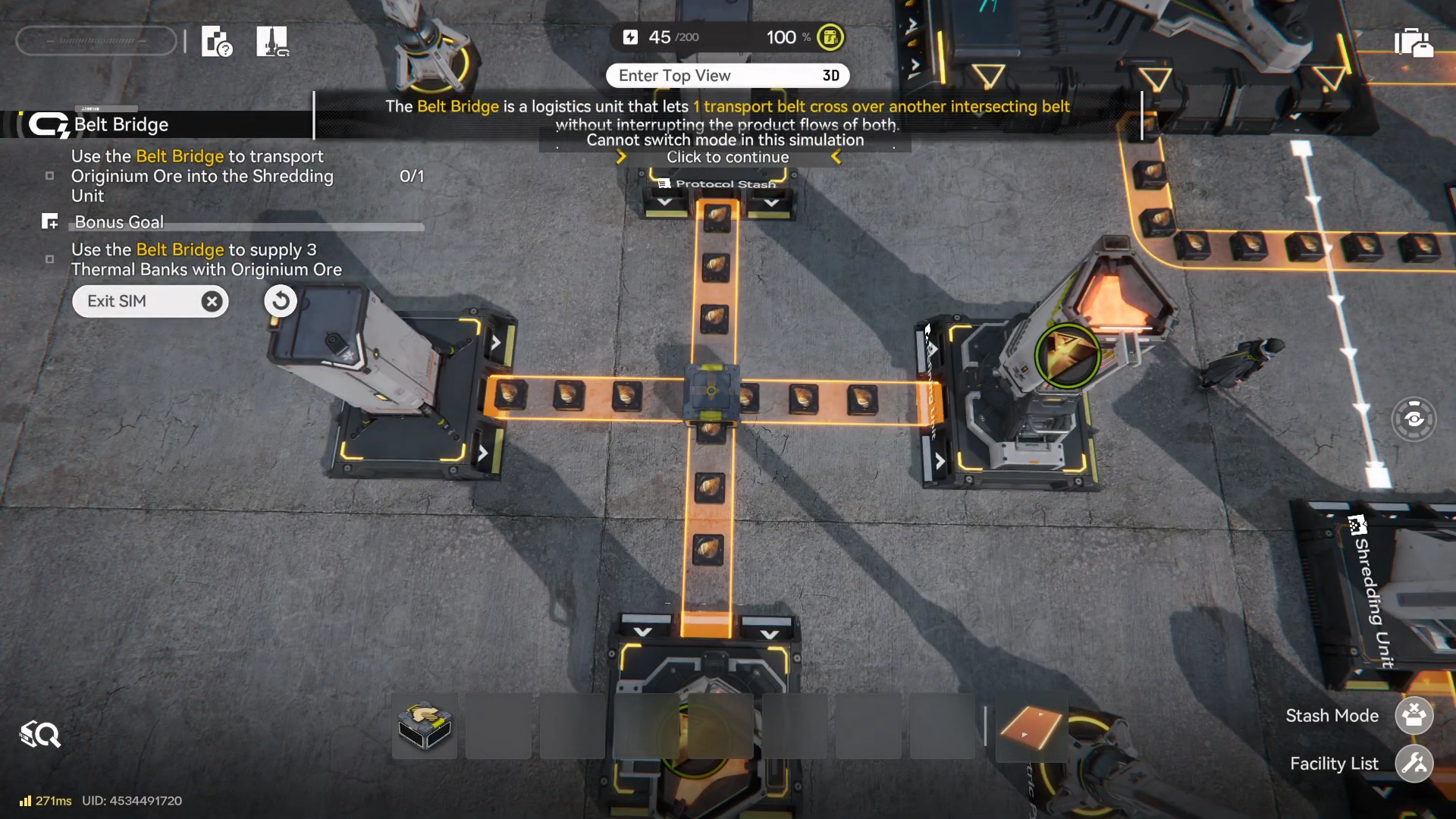The height and width of the screenshot is (819, 1456).
Task: Click the yellow power status icon
Action: pos(830,37)
